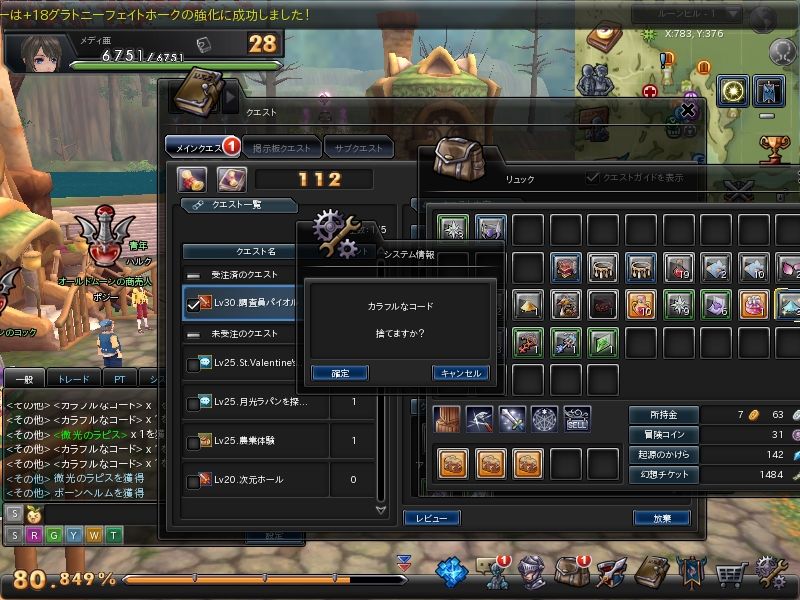800x600 pixels.
Task: Confirm discarding with the 確定 button
Action: [x=339, y=373]
